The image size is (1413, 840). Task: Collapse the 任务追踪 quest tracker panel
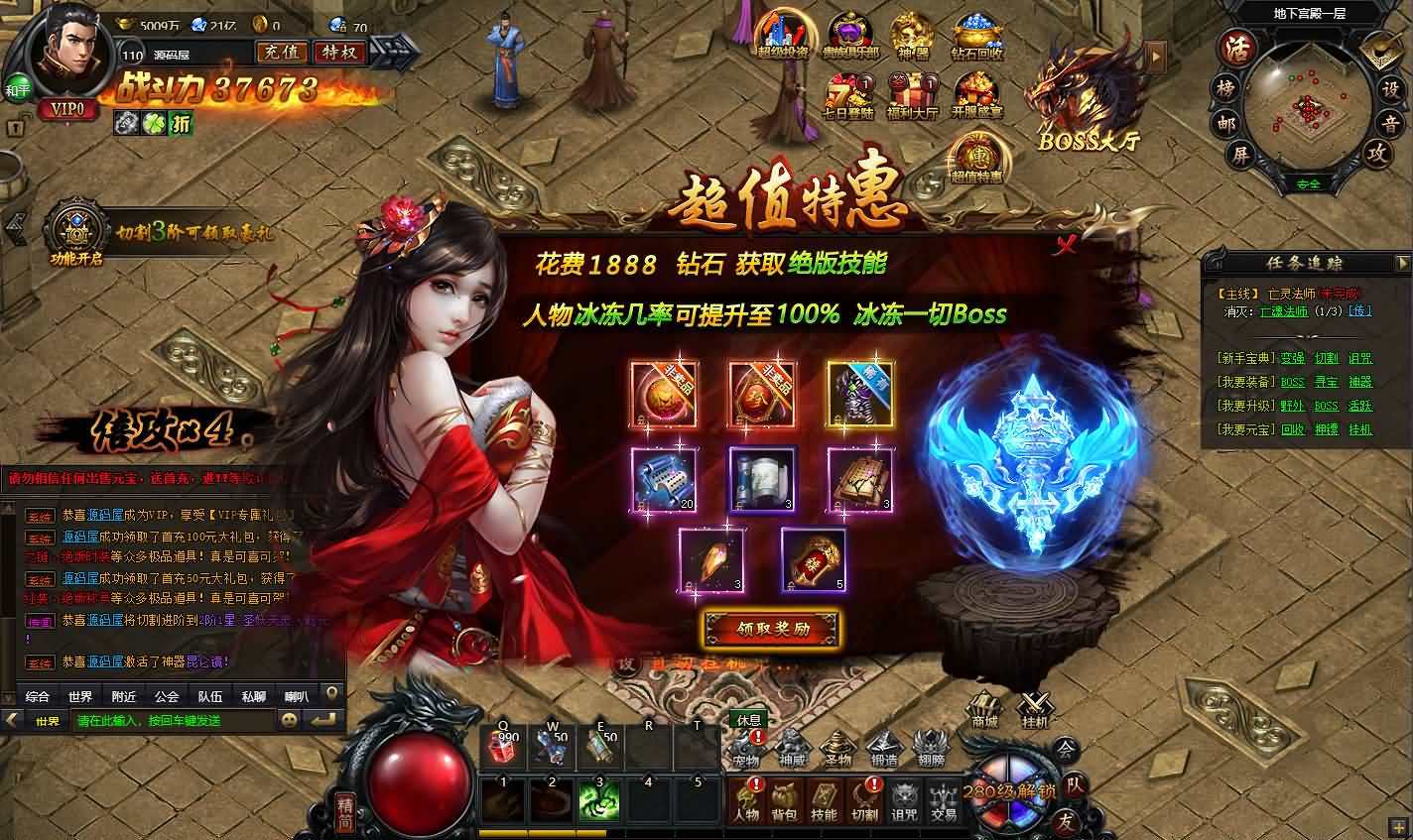pos(1404,263)
